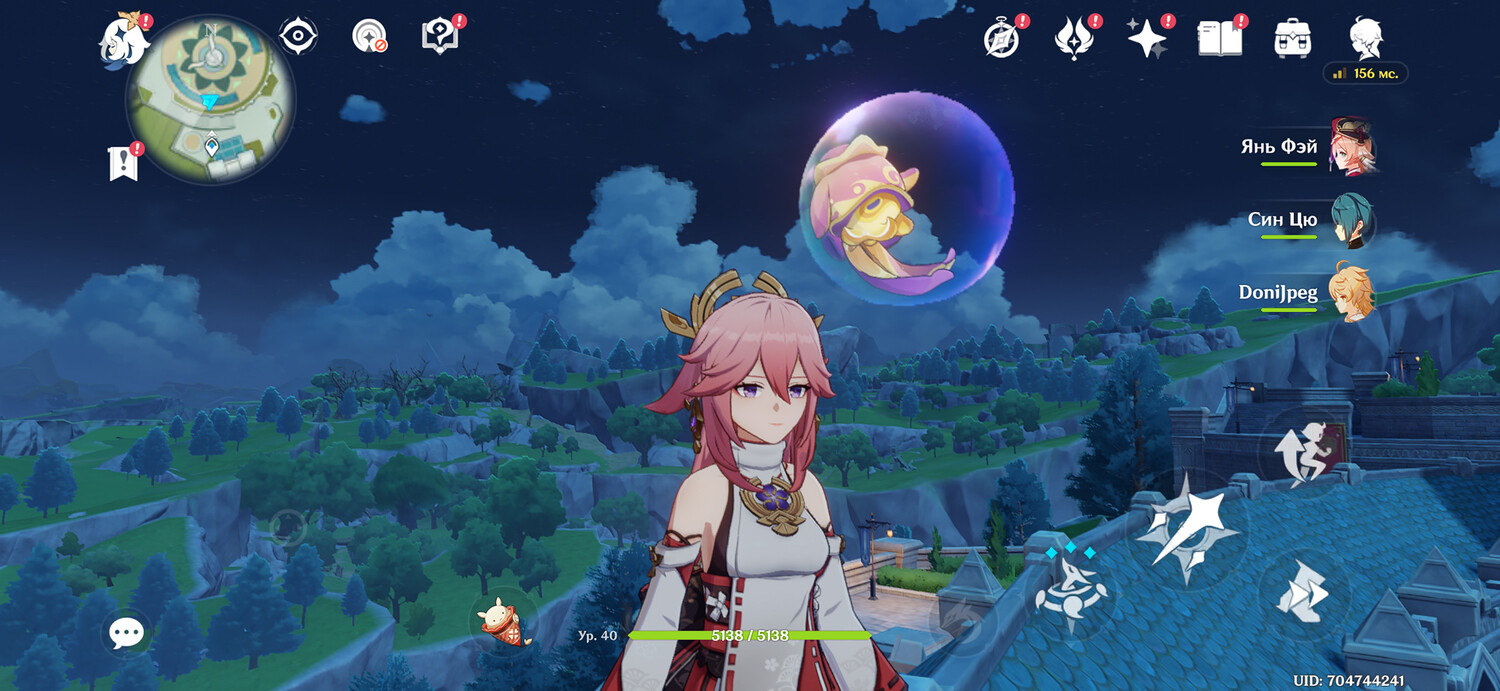The height and width of the screenshot is (691, 1500).
Task: Open the tutorial tips question icon
Action: click(x=439, y=36)
